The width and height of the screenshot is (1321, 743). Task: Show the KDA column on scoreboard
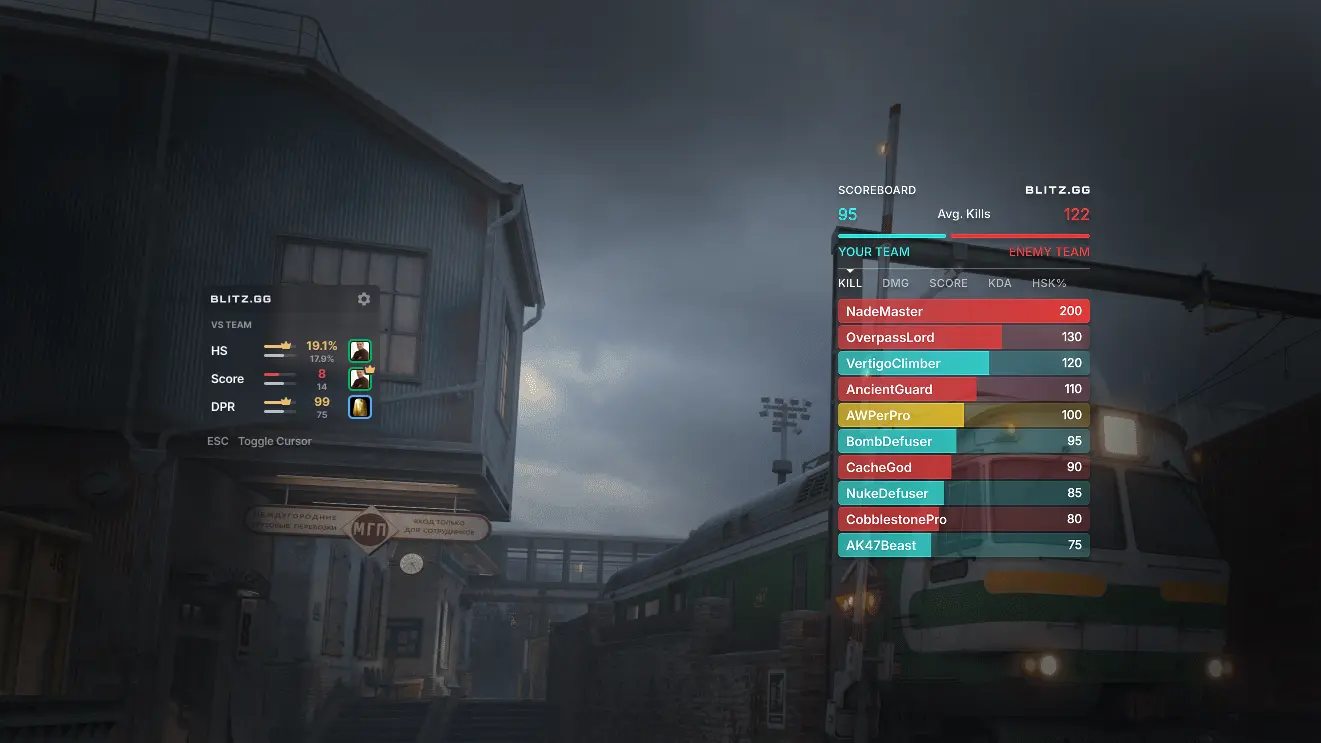999,283
